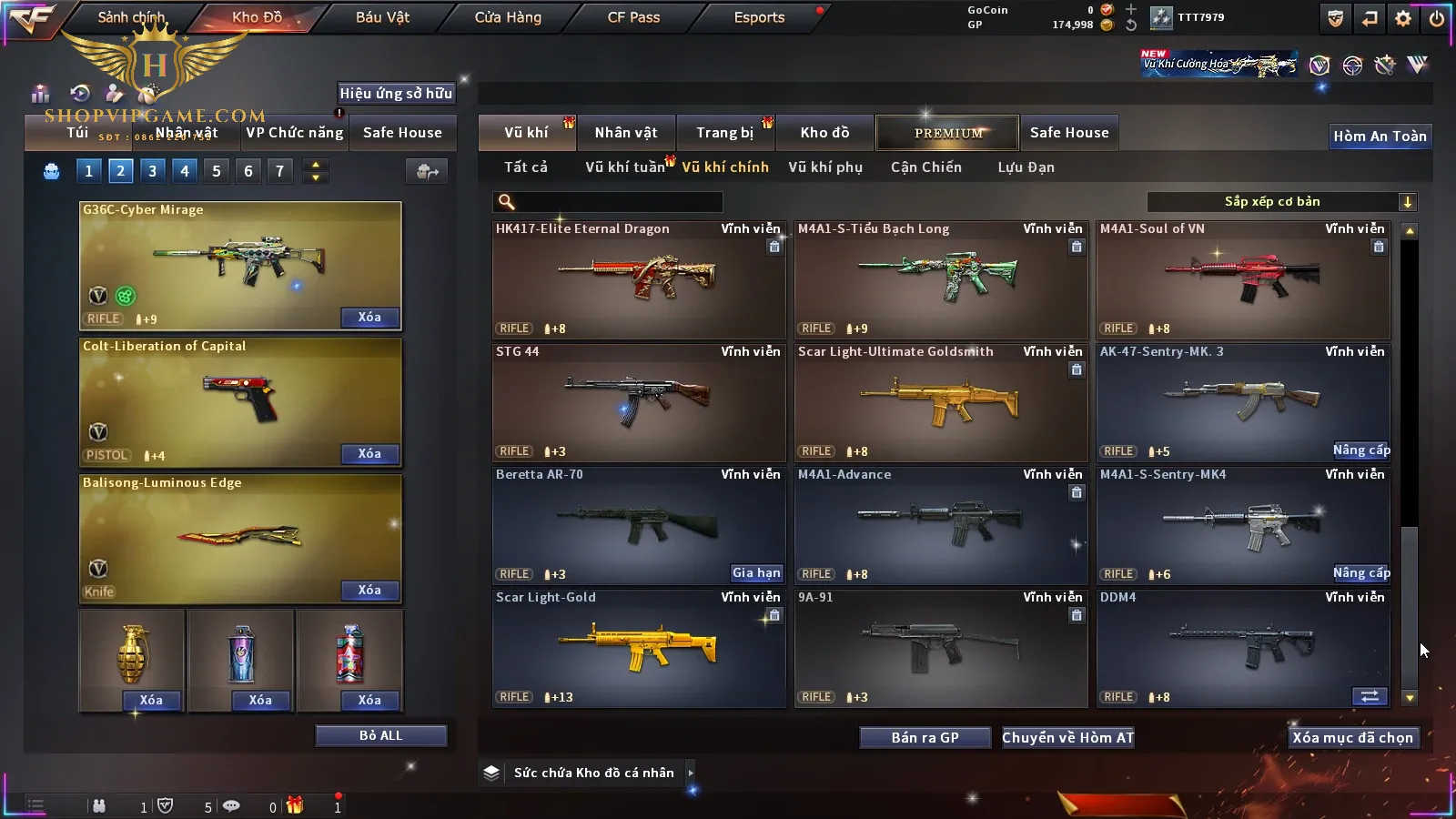Choose the Cận Chiến melee category

point(925,167)
